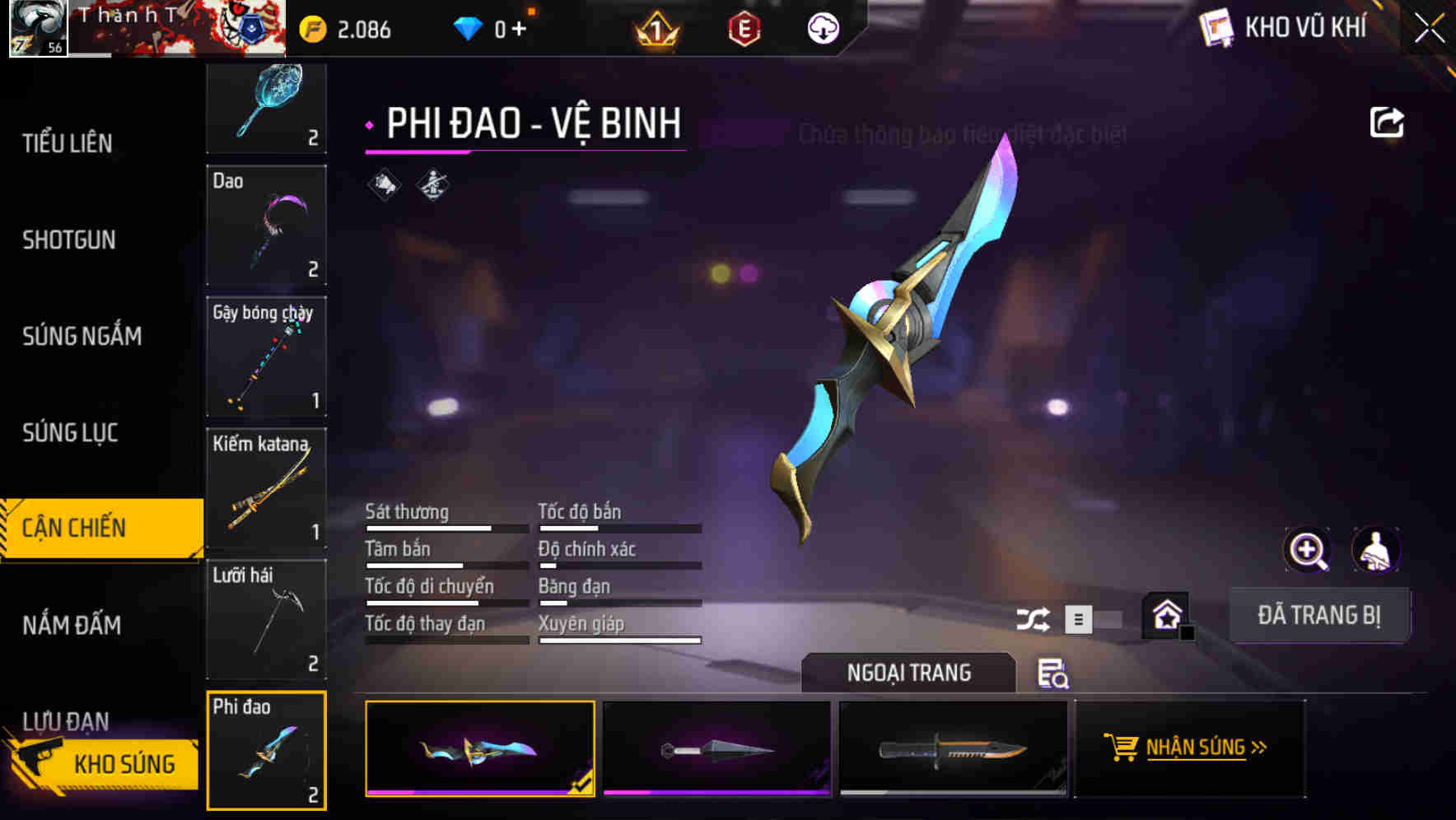Select the currently equipped Phi Đao skin thumbnail
1456x820 pixels.
480,748
